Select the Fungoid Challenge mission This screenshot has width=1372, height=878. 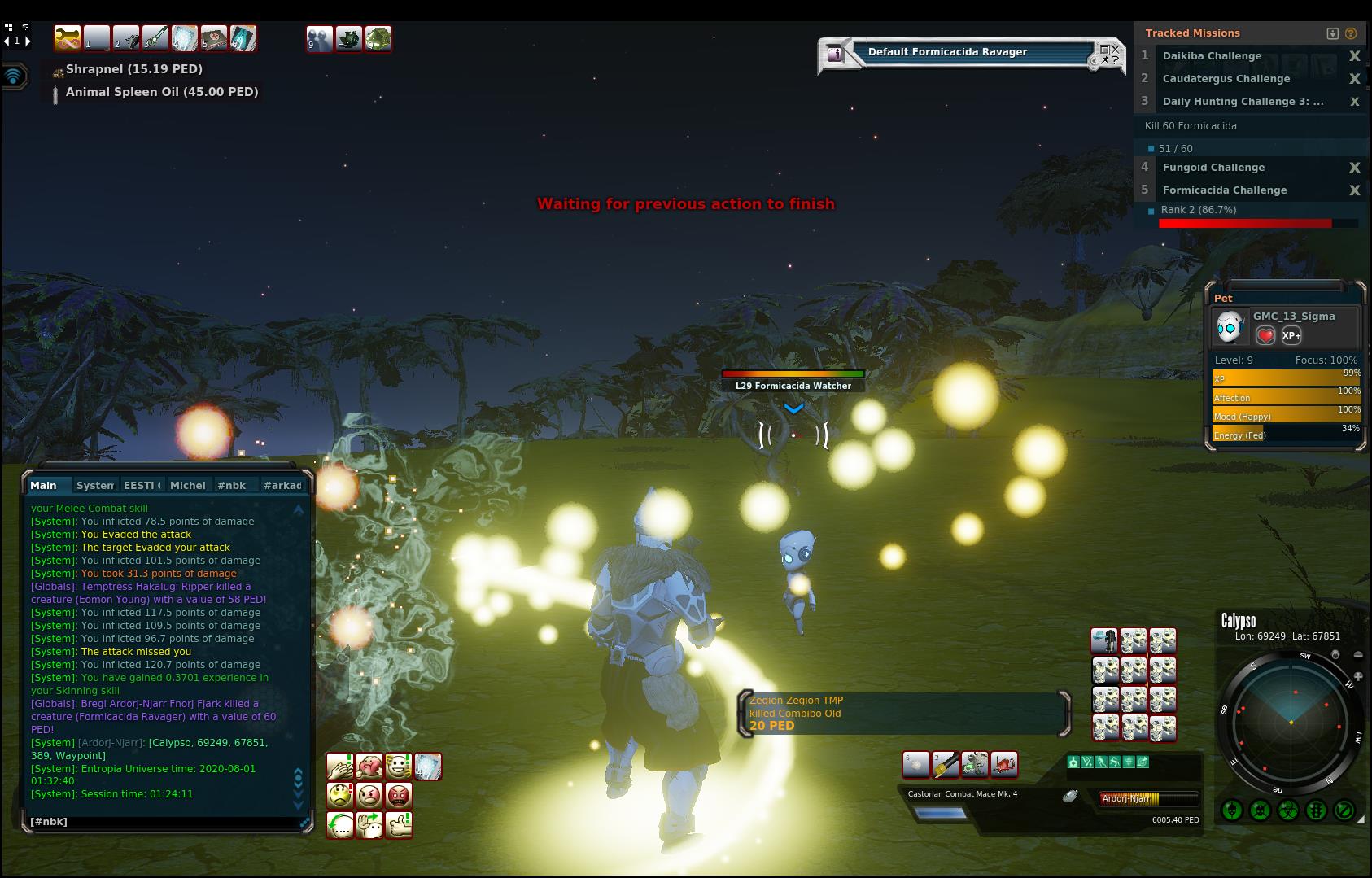click(1213, 168)
